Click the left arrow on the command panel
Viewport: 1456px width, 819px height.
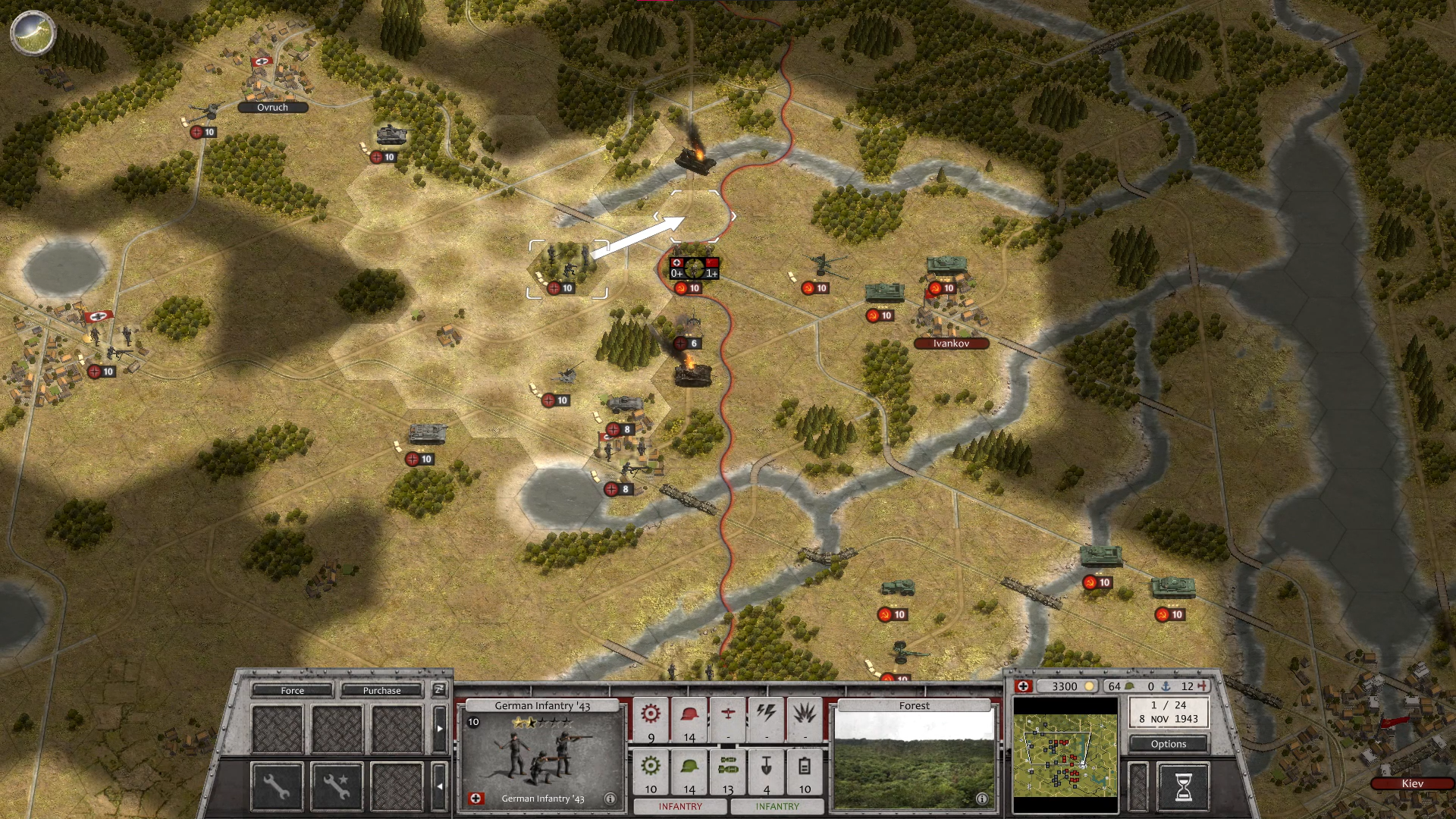[x=440, y=786]
